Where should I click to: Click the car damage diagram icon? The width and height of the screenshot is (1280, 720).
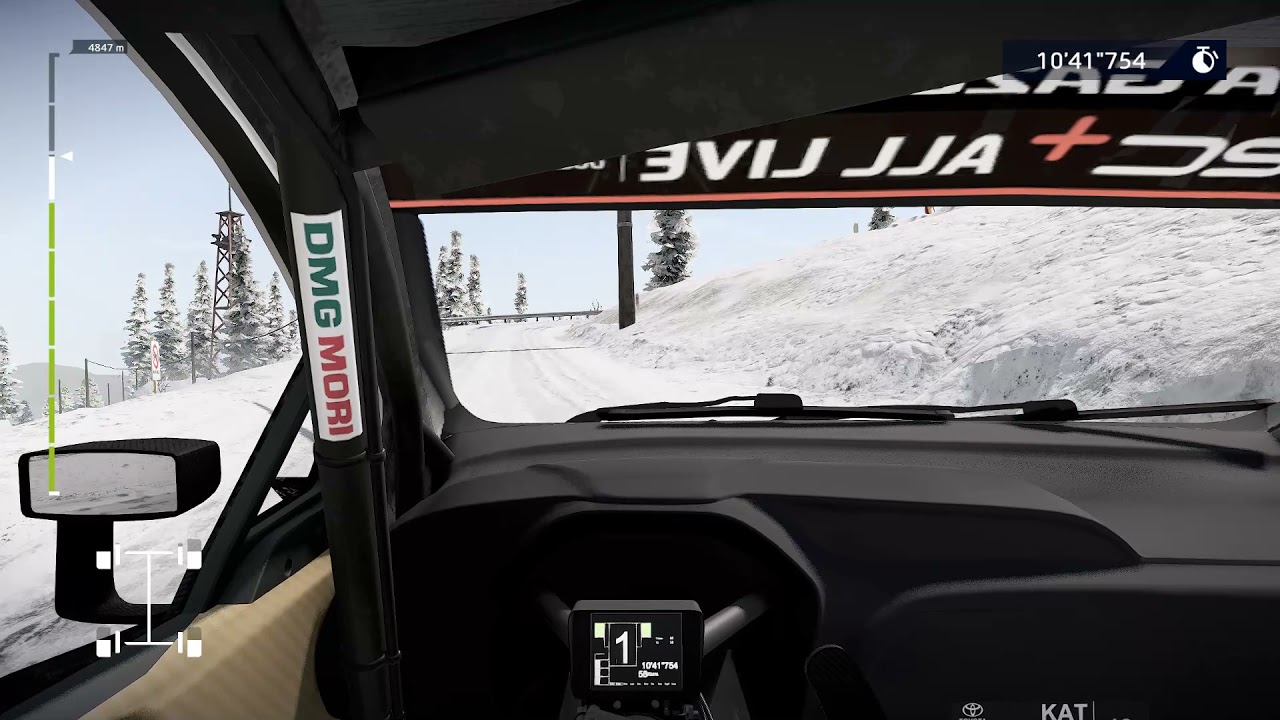click(x=148, y=600)
